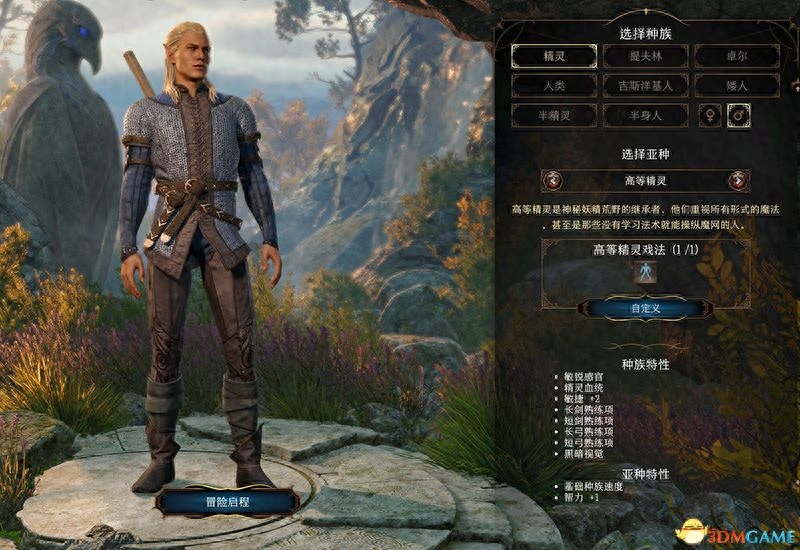The image size is (800, 550).
Task: Pick the 卓尔 (Drow) race option
Action: coord(736,56)
